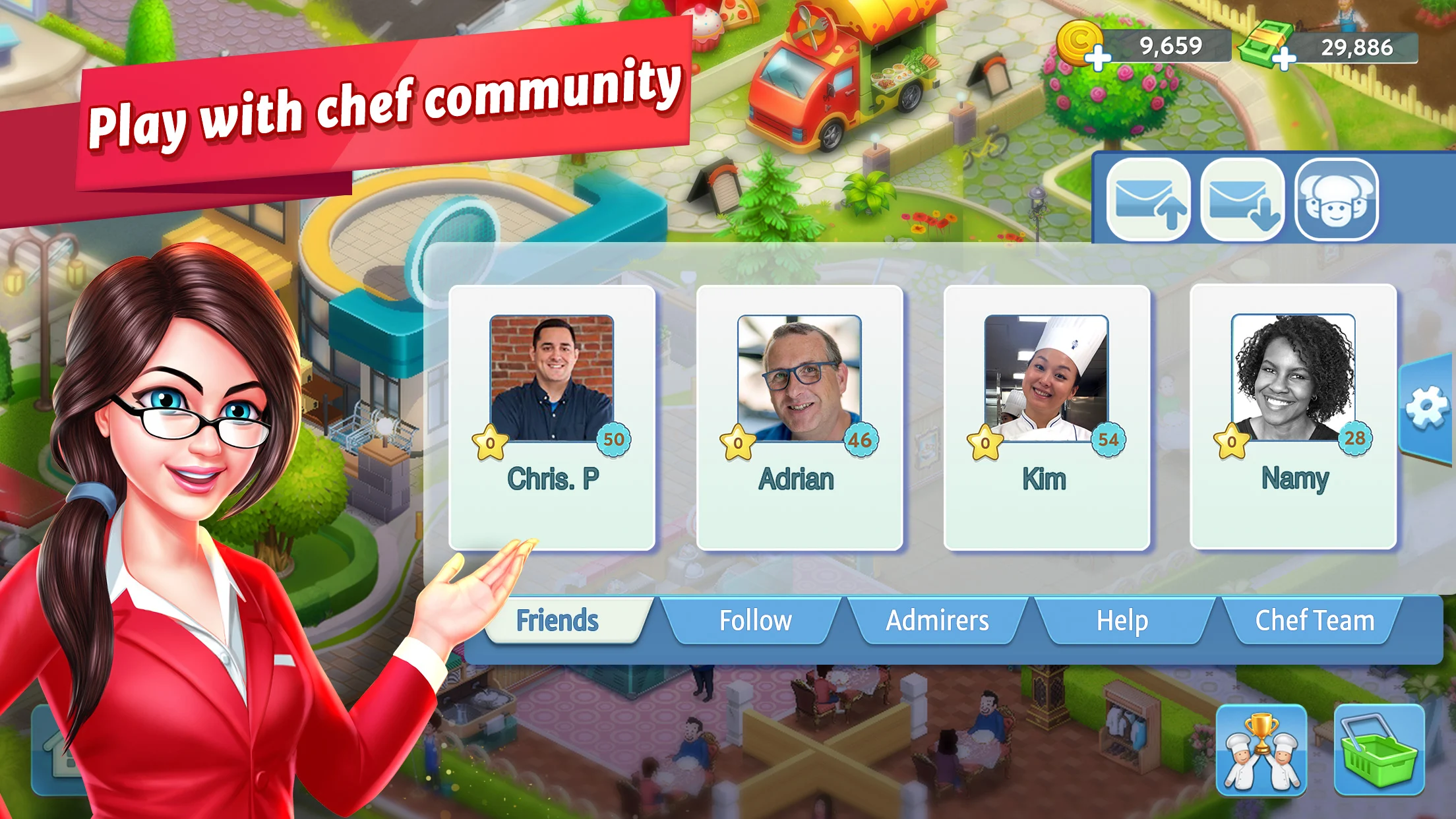Open the outgoing mail envelope button

pyautogui.click(x=1148, y=200)
